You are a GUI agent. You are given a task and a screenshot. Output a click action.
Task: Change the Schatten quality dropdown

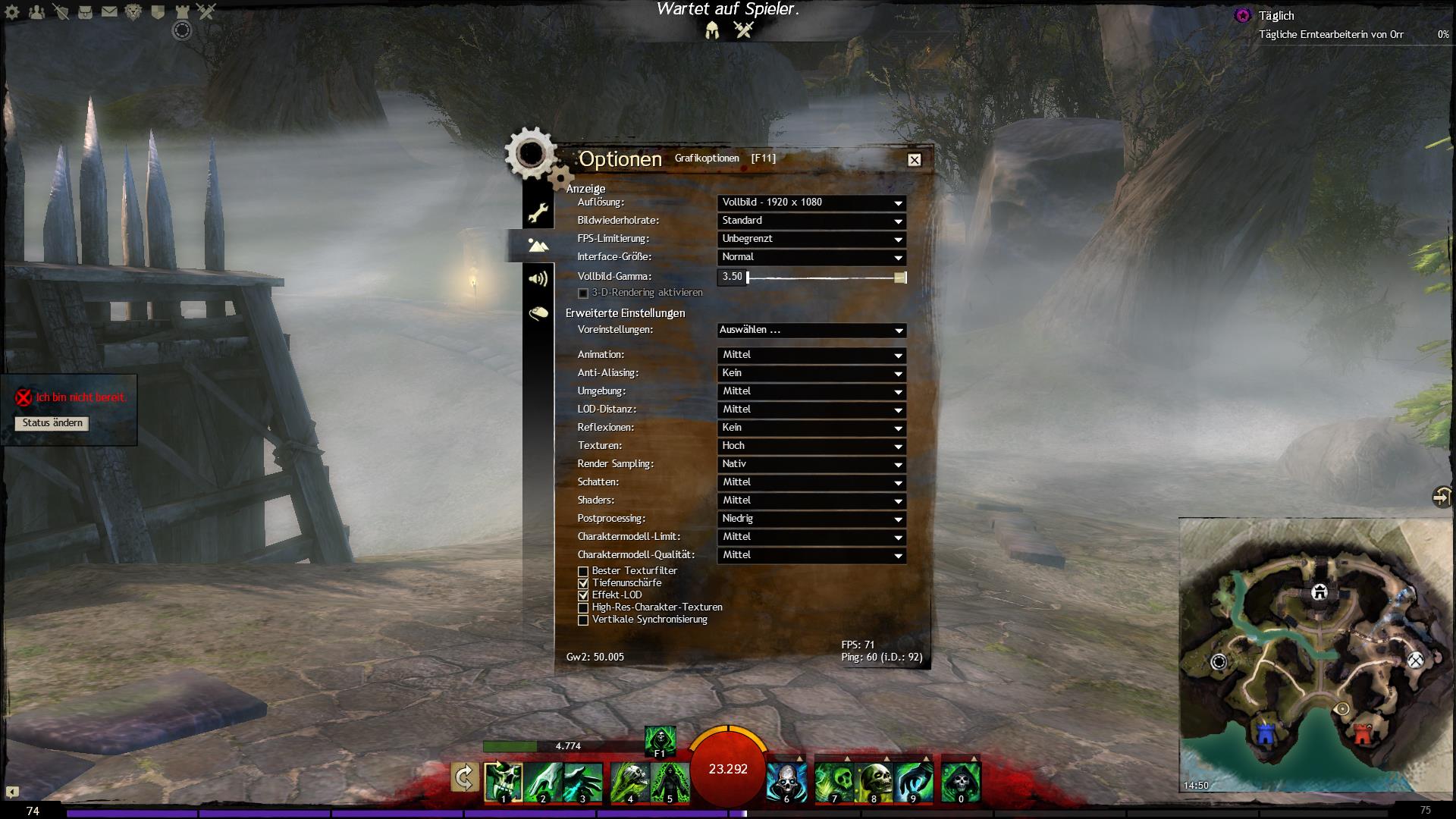[x=811, y=482]
